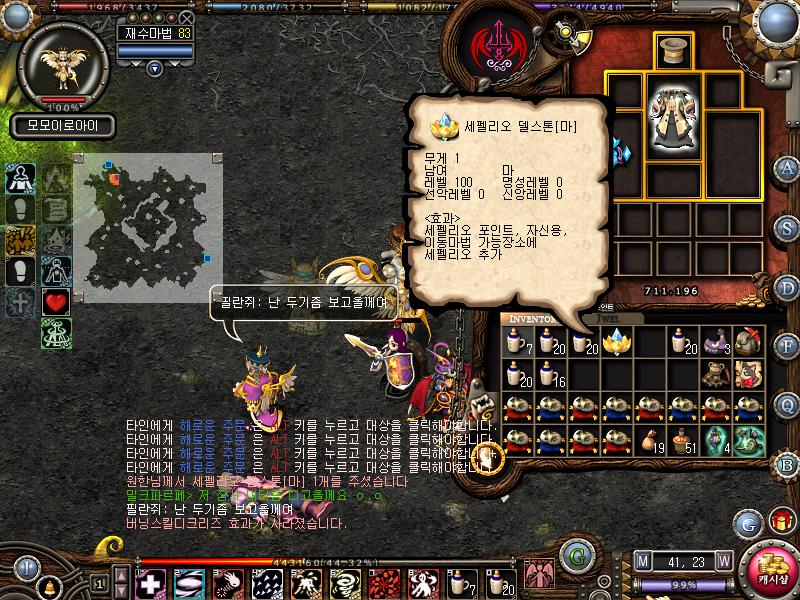
Task: Click the character portrait
Action: [x=62, y=62]
